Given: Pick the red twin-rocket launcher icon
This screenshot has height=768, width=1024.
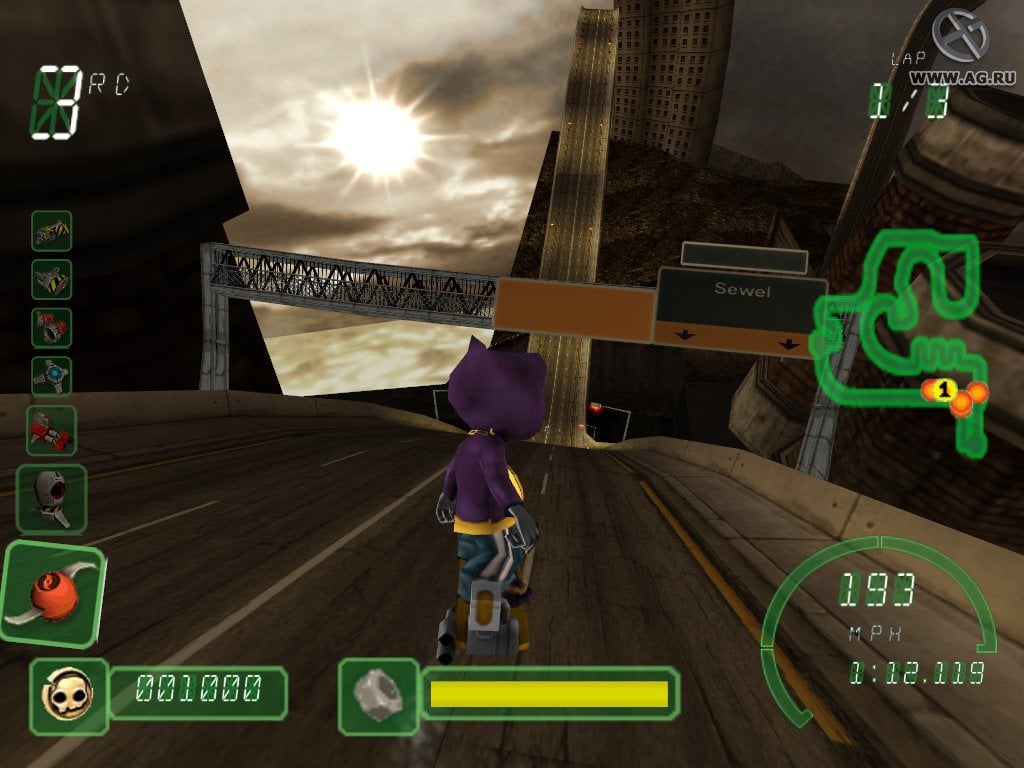Looking at the screenshot, I should 51,429.
